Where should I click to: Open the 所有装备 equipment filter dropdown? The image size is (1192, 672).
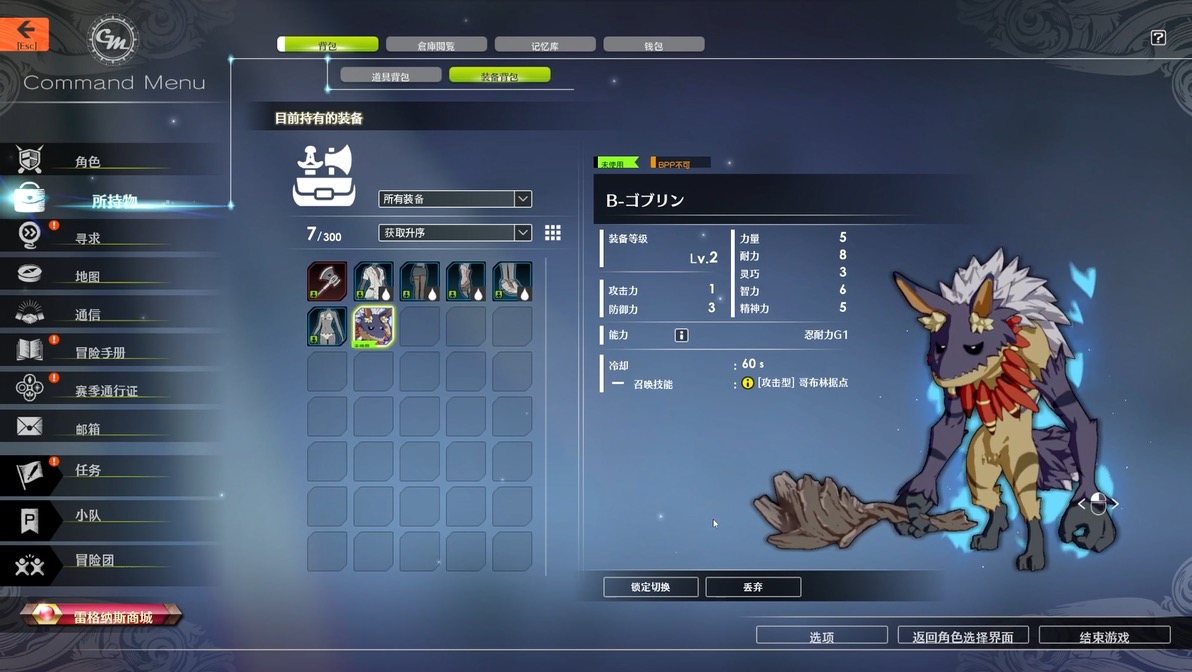tap(455, 199)
